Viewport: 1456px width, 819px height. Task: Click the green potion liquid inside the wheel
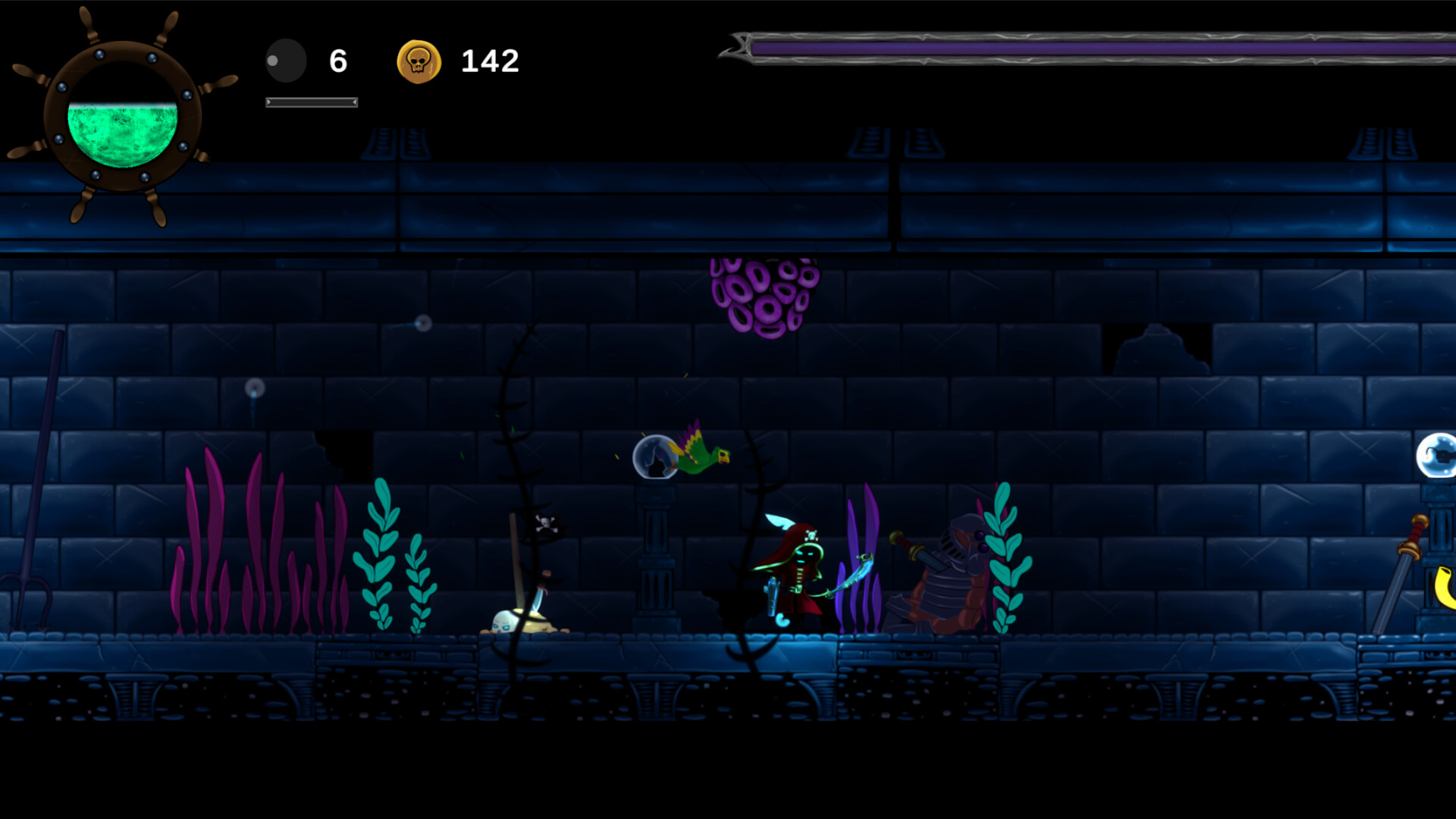click(x=121, y=133)
